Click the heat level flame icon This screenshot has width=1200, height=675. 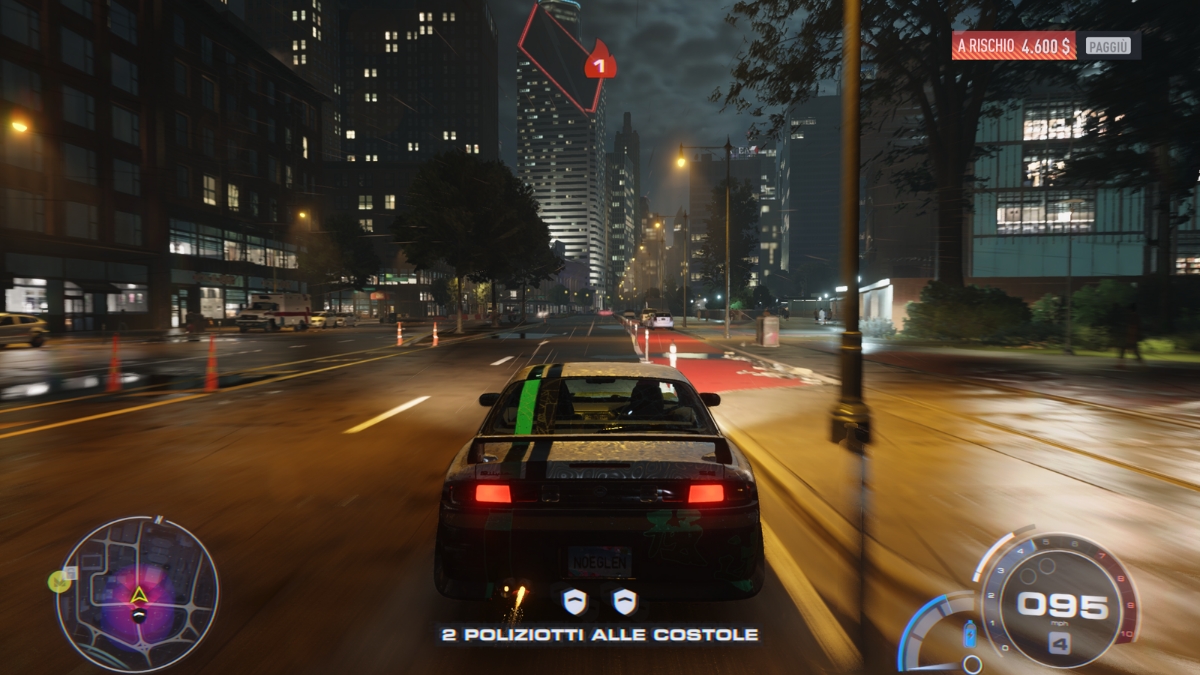click(x=599, y=62)
